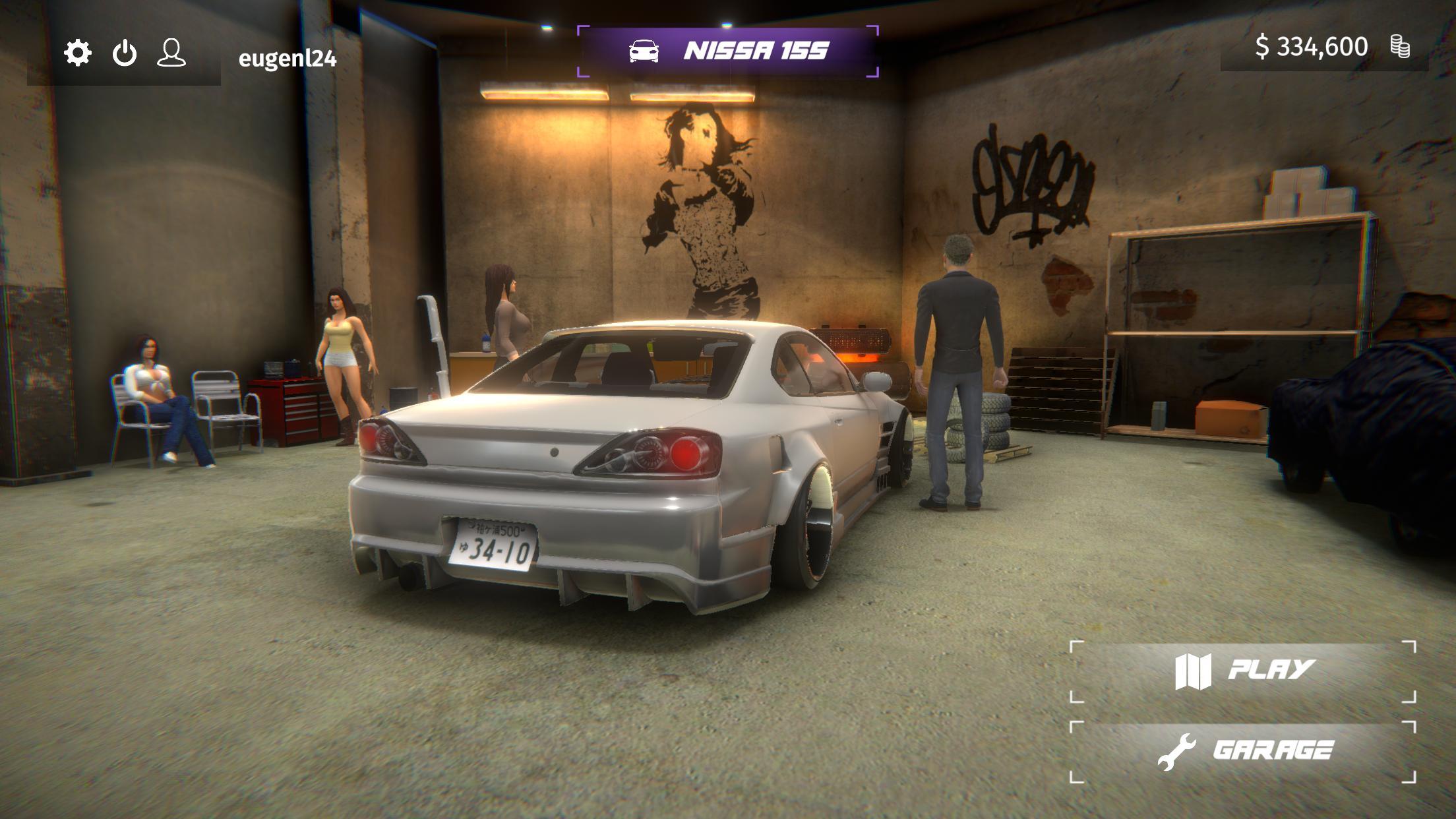Toggle the power menu for exiting
Image resolution: width=1456 pixels, height=819 pixels.
click(x=125, y=51)
